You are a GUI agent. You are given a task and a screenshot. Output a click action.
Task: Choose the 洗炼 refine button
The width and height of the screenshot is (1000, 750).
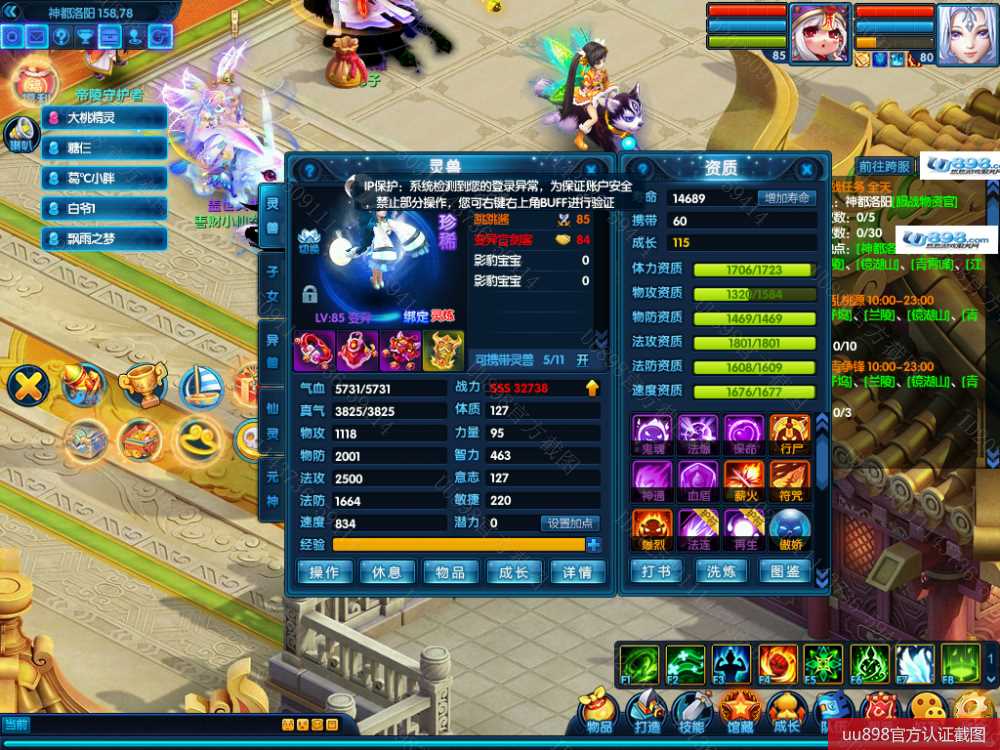click(722, 572)
